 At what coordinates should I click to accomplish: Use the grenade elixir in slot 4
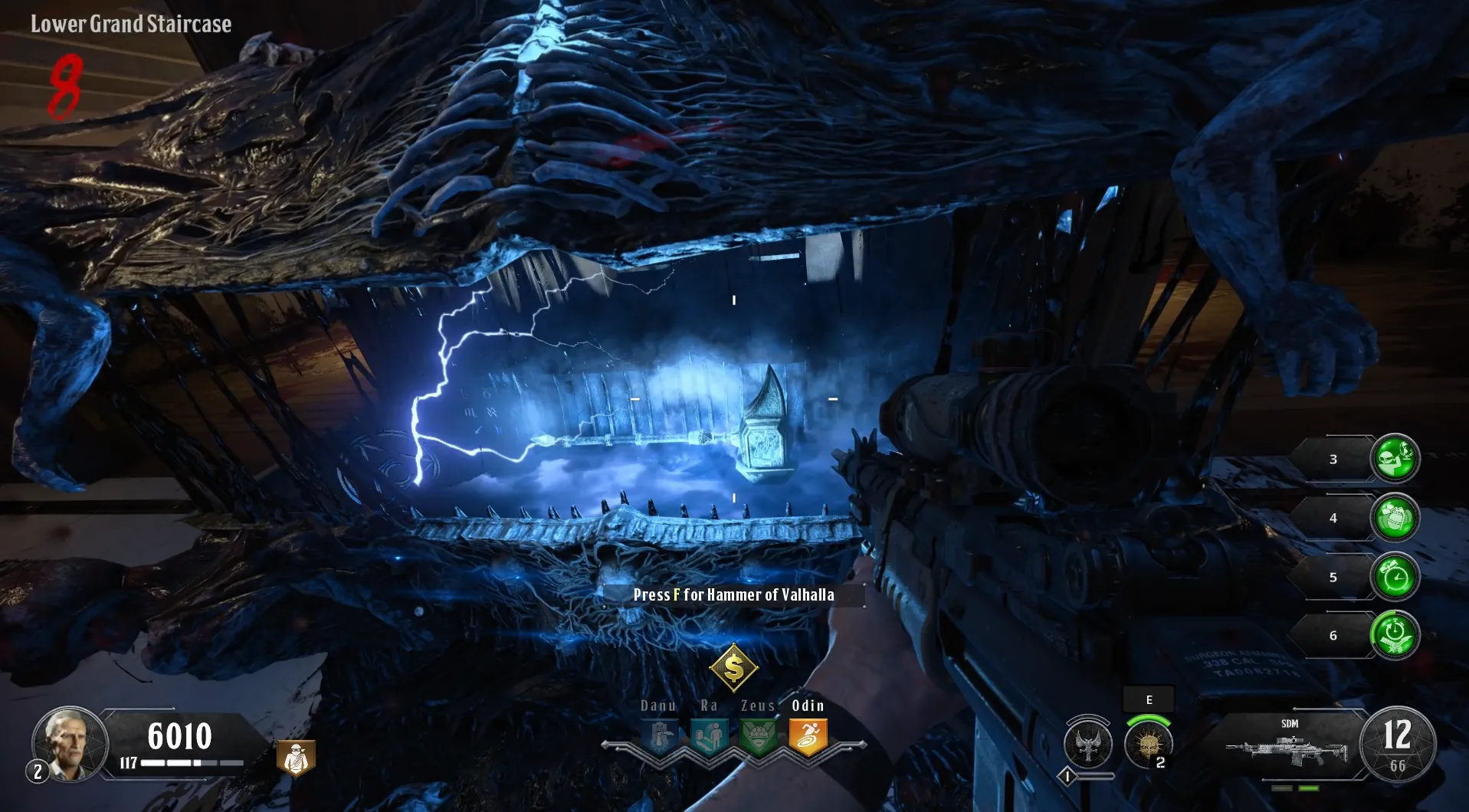[x=1395, y=517]
